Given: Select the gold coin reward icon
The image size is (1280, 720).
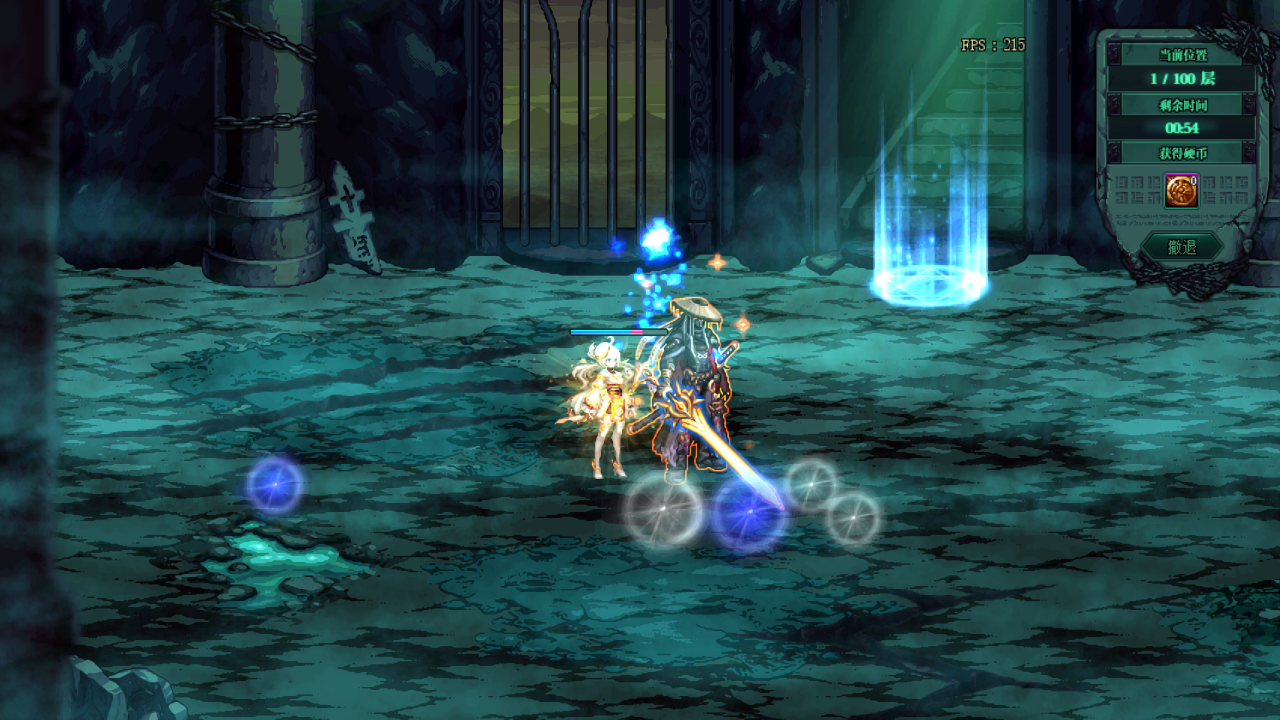Looking at the screenshot, I should pos(1181,191).
